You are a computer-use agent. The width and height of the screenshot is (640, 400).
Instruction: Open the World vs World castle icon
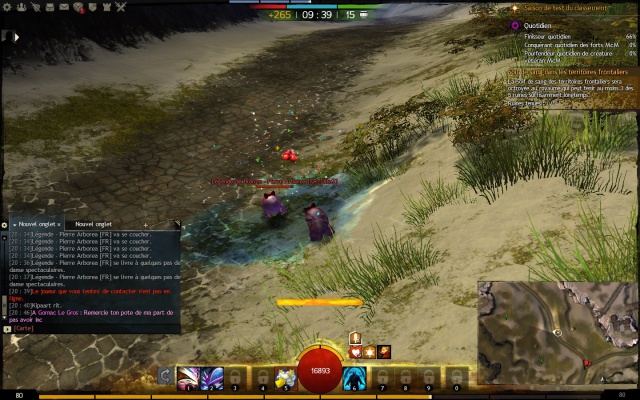pyautogui.click(x=106, y=7)
